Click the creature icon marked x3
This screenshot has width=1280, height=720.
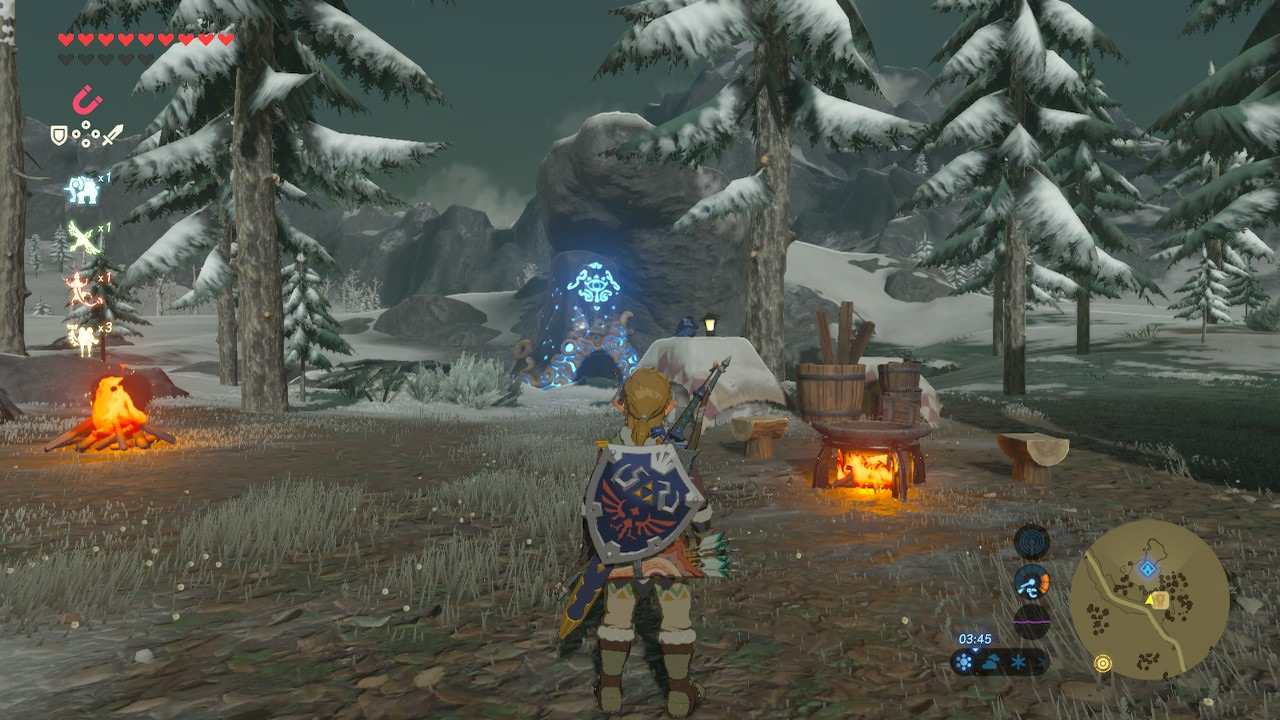(x=84, y=339)
